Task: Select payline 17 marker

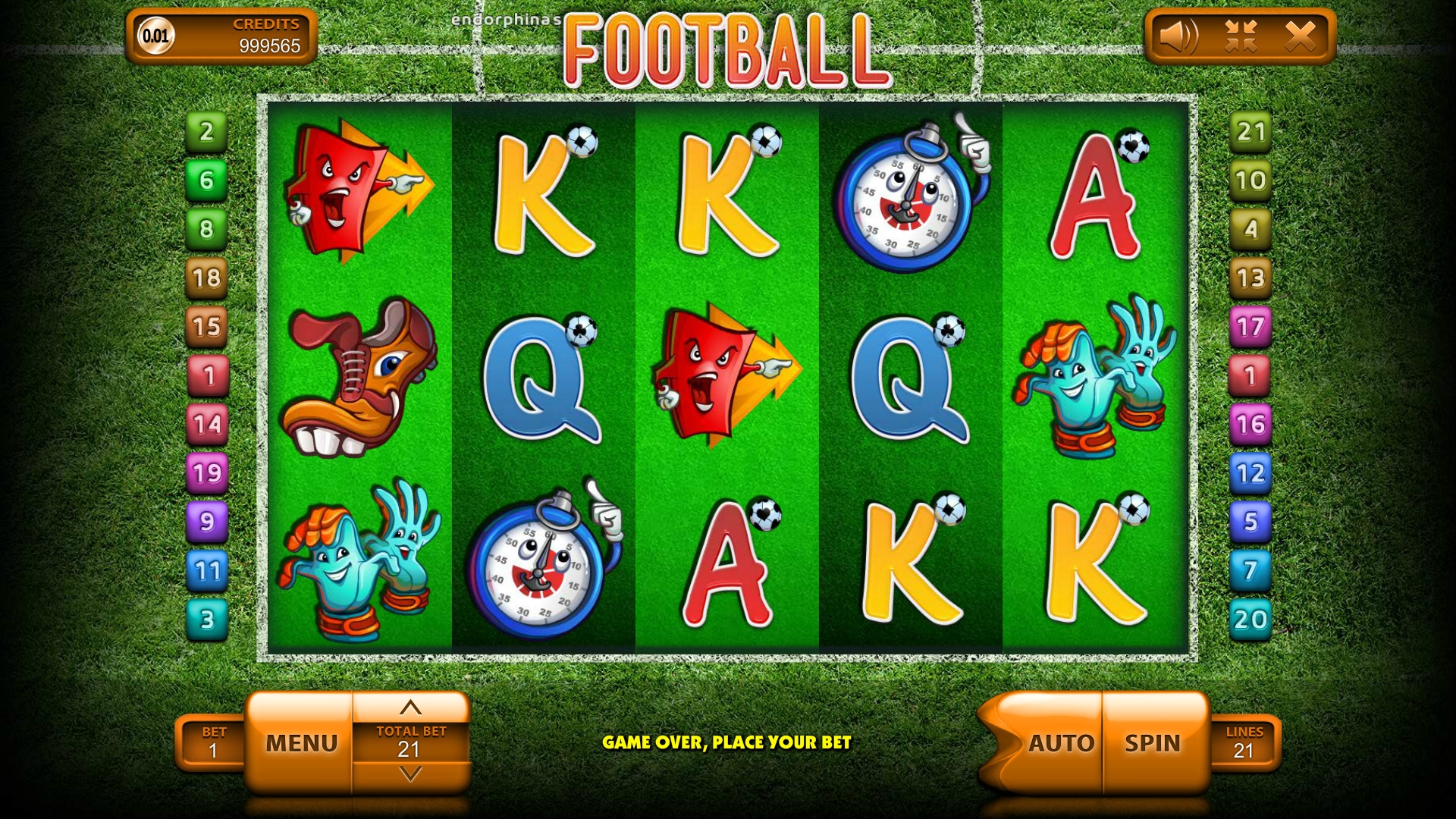Action: tap(1250, 326)
